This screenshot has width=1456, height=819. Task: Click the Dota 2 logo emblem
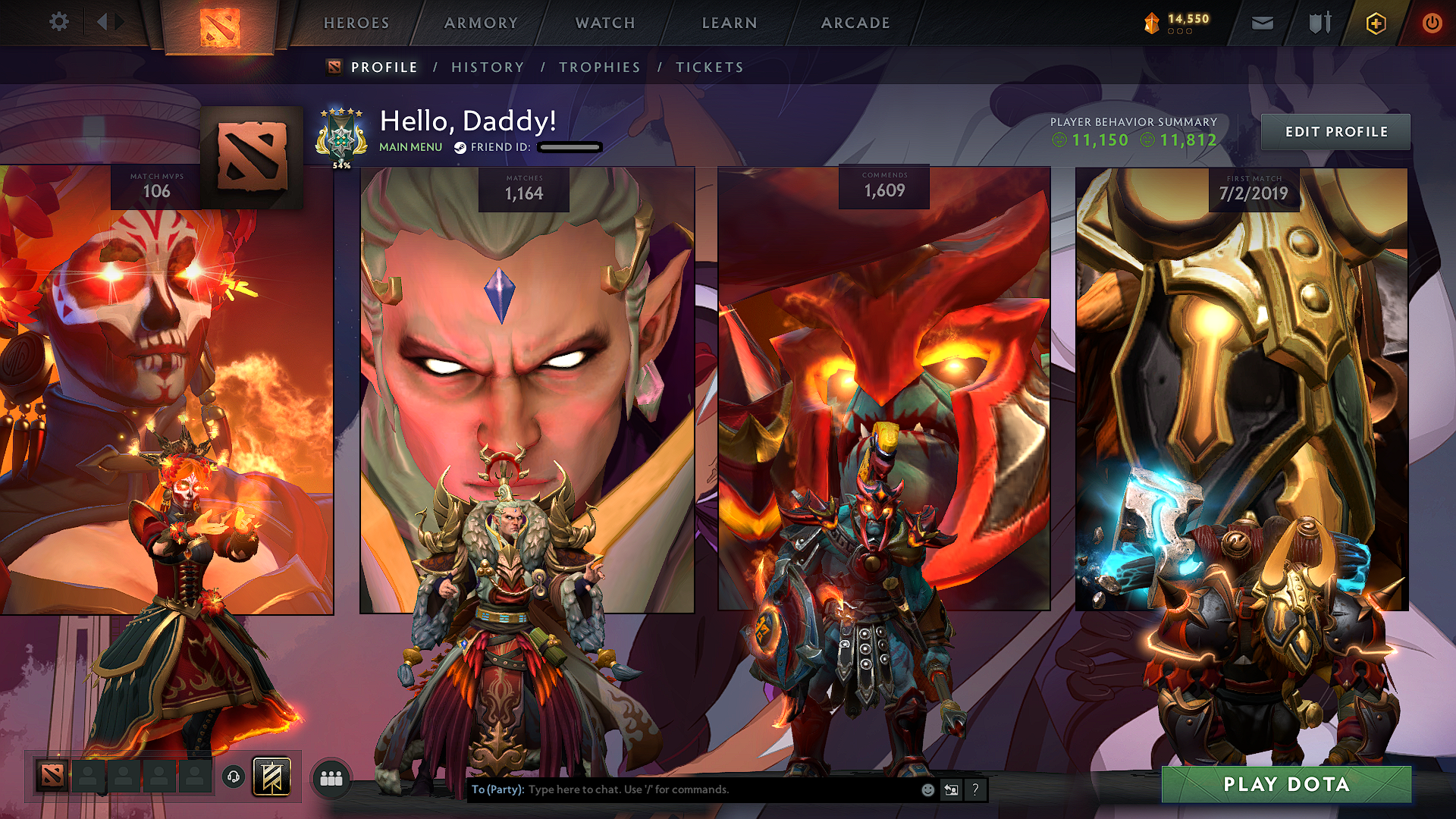(219, 23)
